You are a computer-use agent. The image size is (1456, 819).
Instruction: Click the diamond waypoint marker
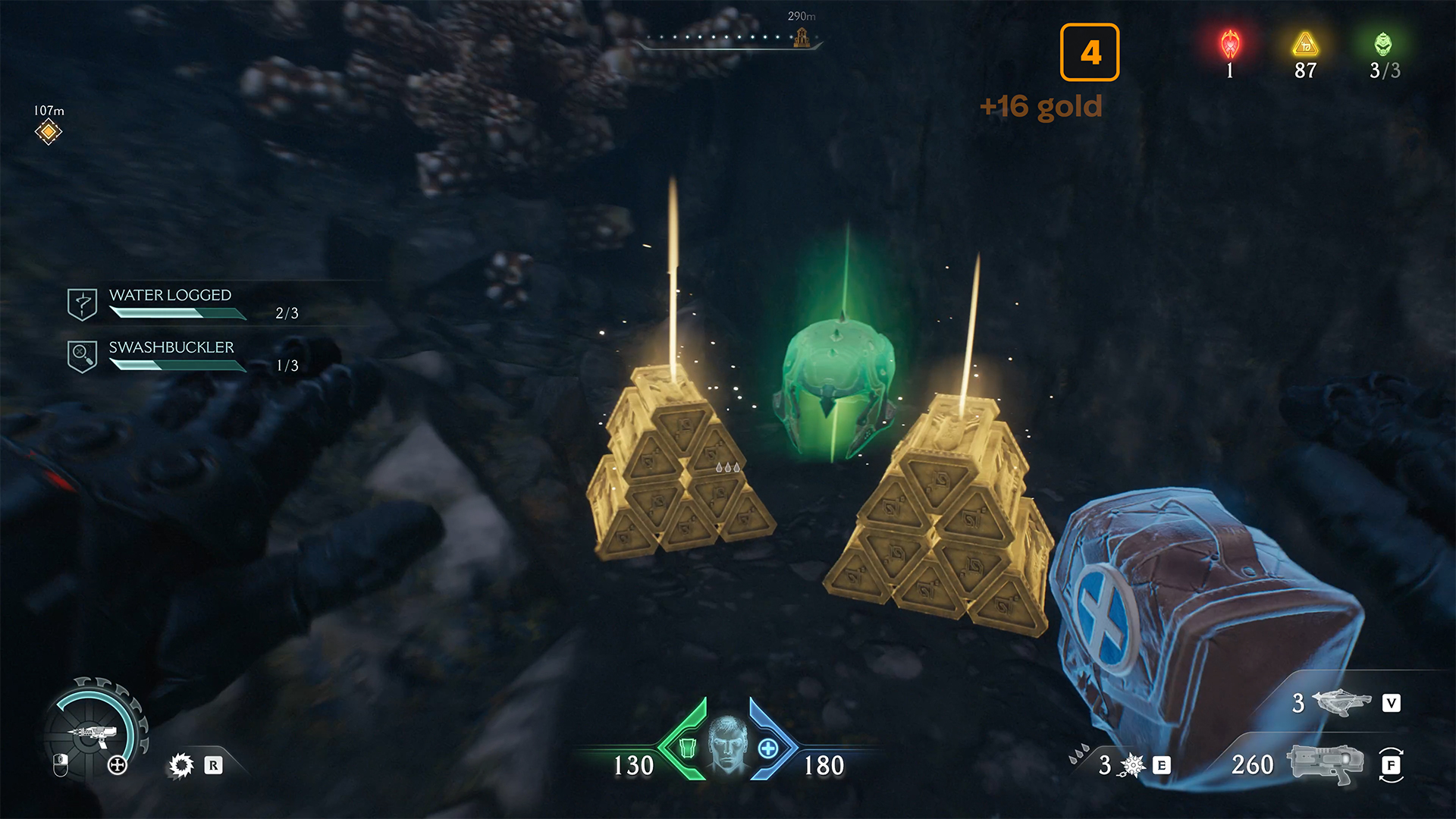pyautogui.click(x=48, y=132)
